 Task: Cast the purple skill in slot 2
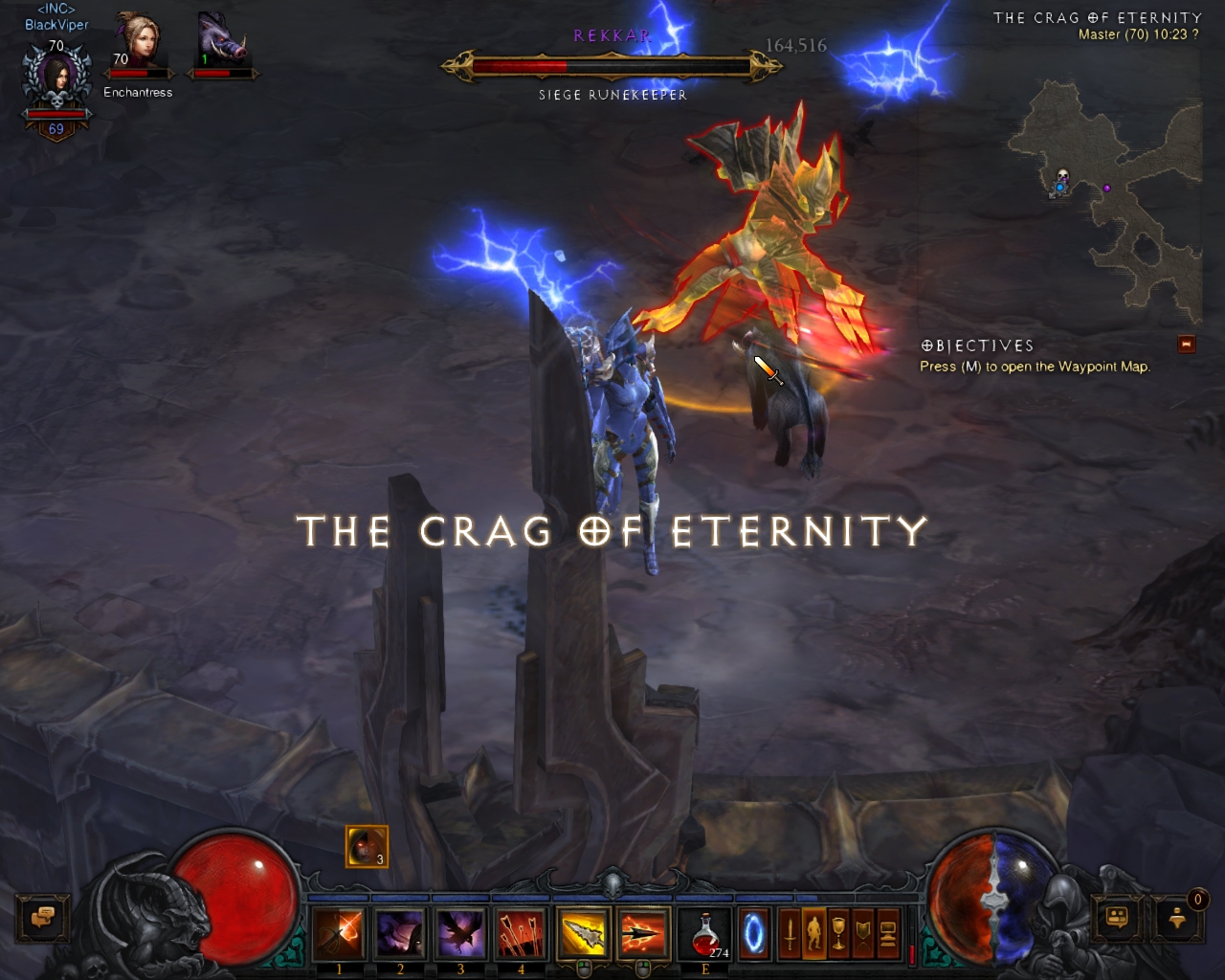click(x=399, y=935)
